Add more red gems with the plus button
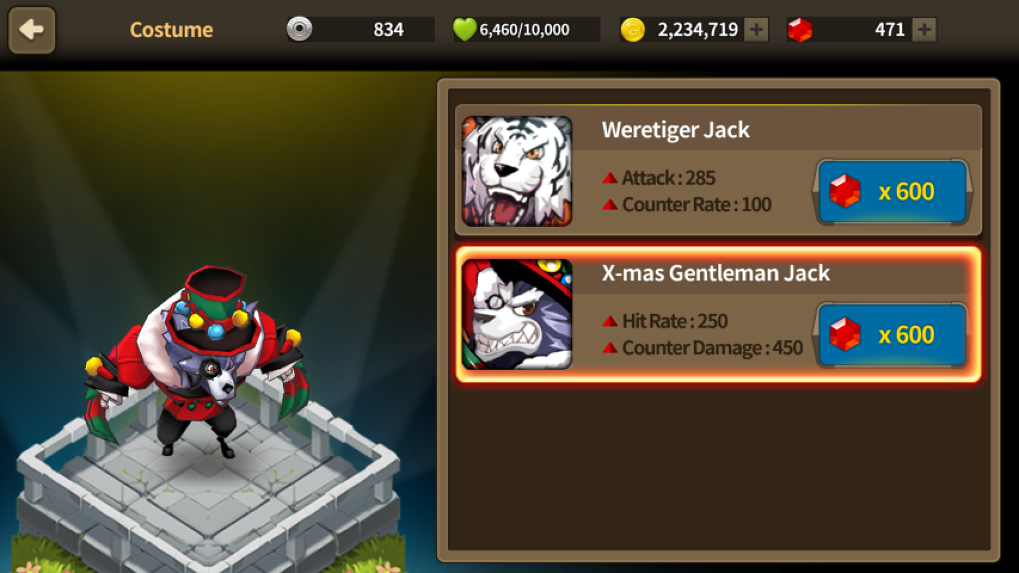1019x573 pixels. (x=925, y=30)
